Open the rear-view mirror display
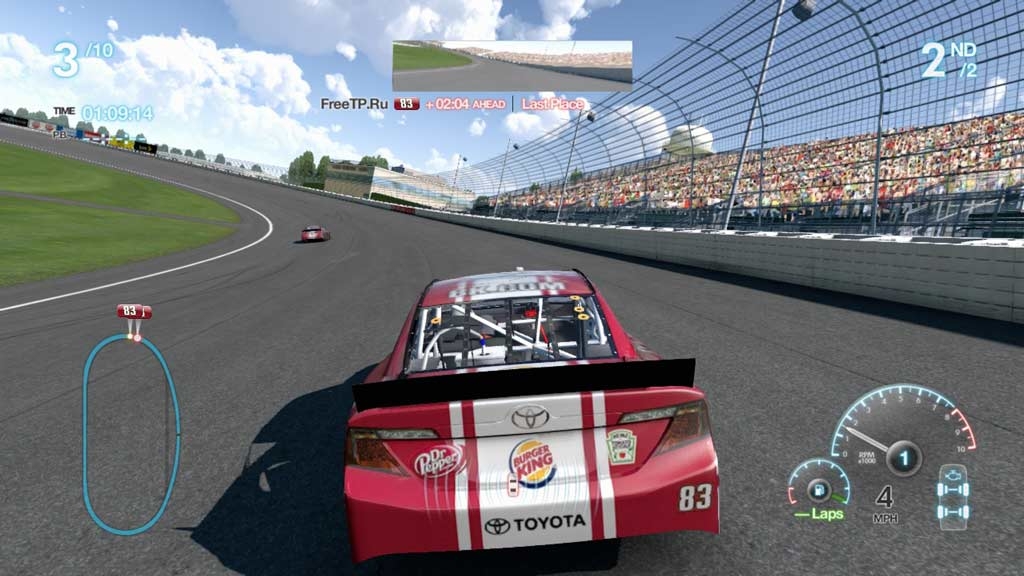1024x576 pixels. pyautogui.click(x=512, y=66)
